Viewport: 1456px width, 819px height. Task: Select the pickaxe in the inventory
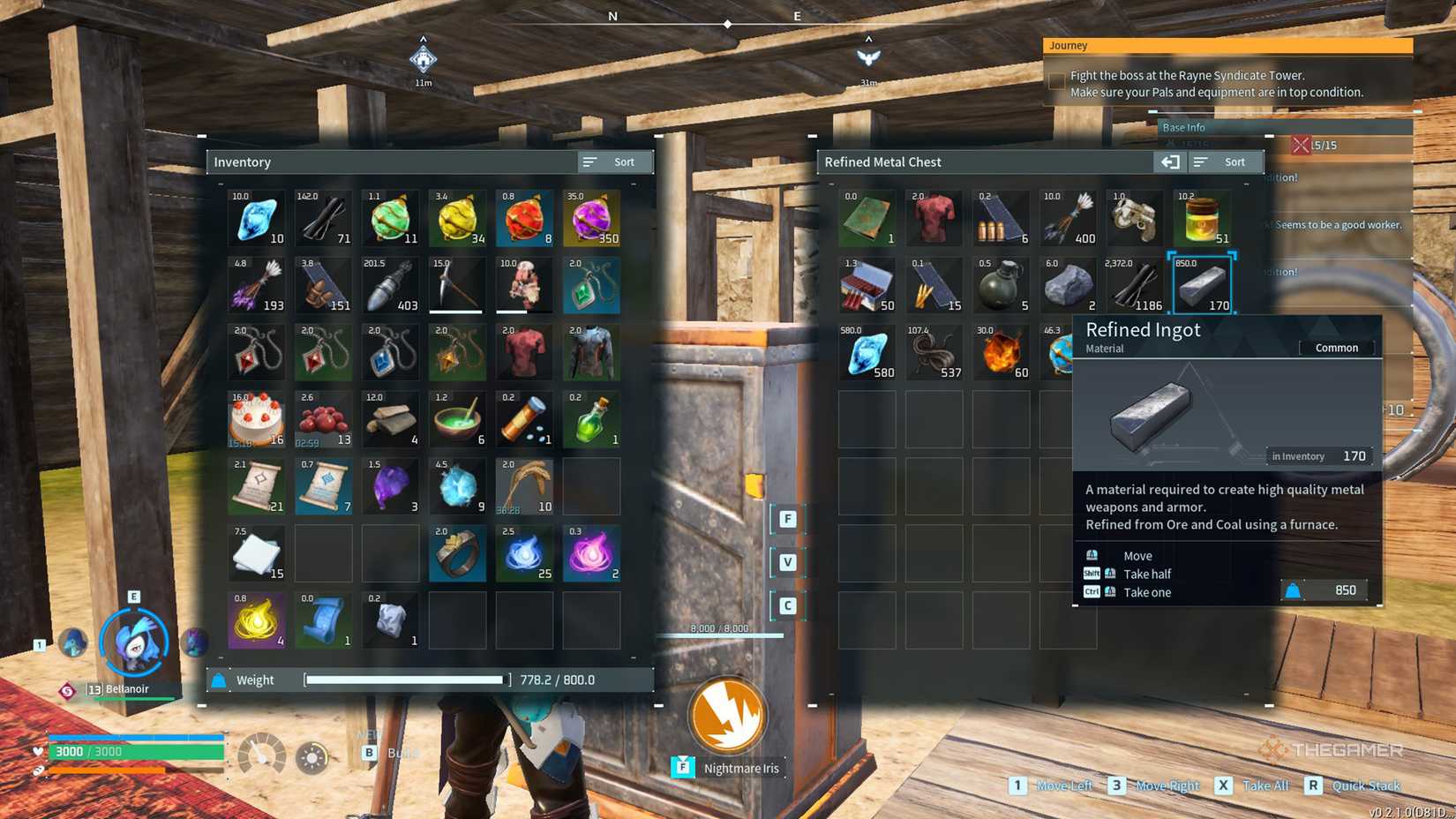pyautogui.click(x=457, y=284)
